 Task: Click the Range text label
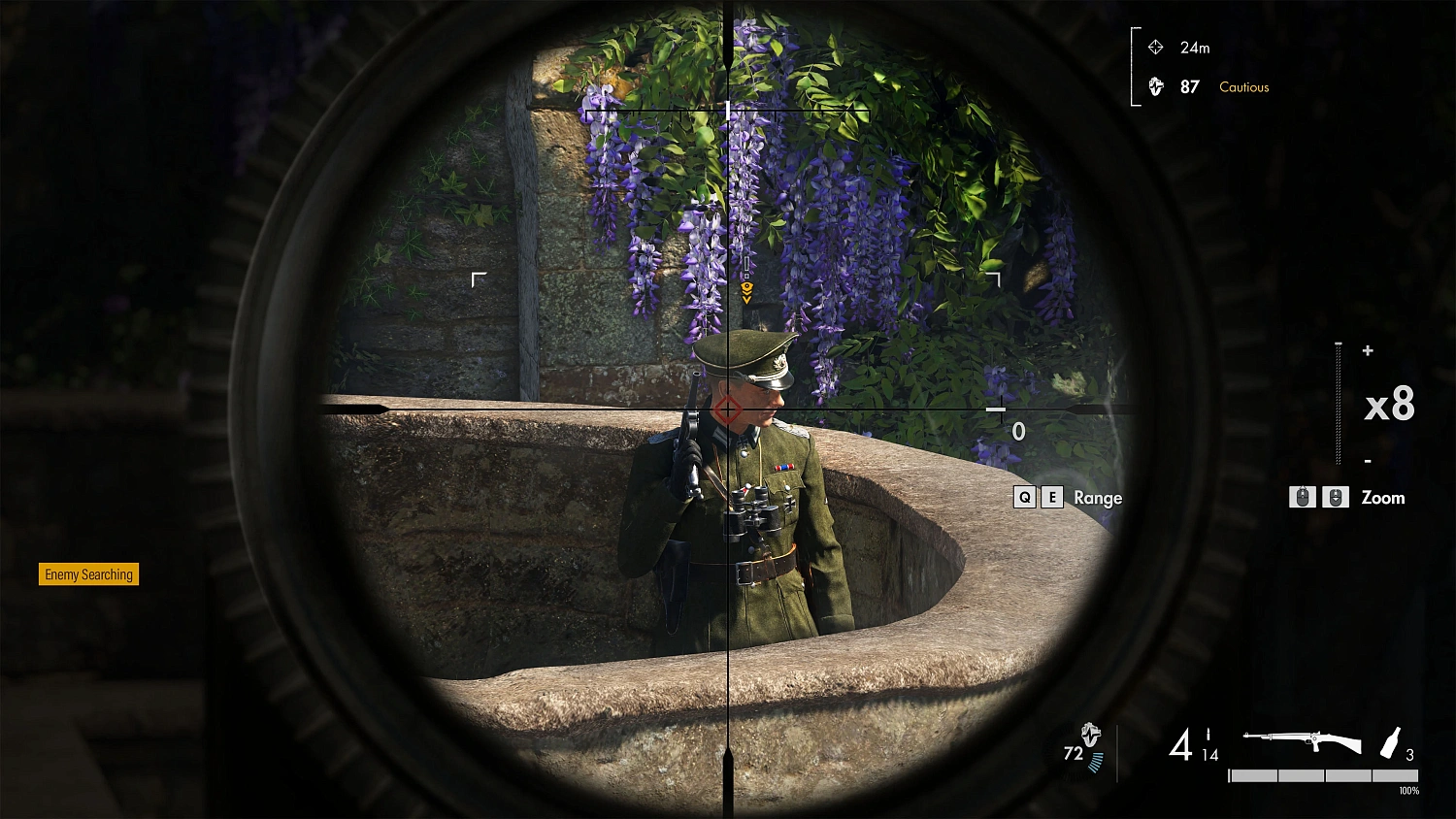1098,498
